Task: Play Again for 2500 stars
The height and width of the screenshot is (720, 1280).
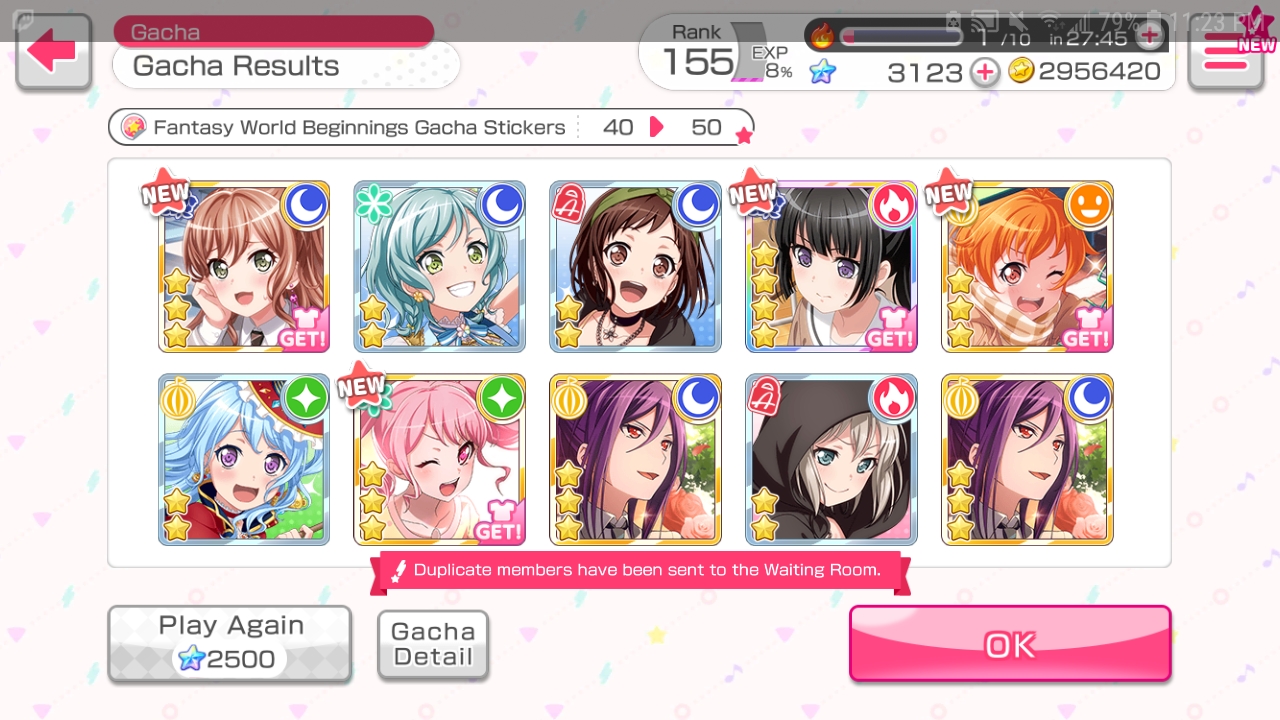Action: tap(229, 643)
